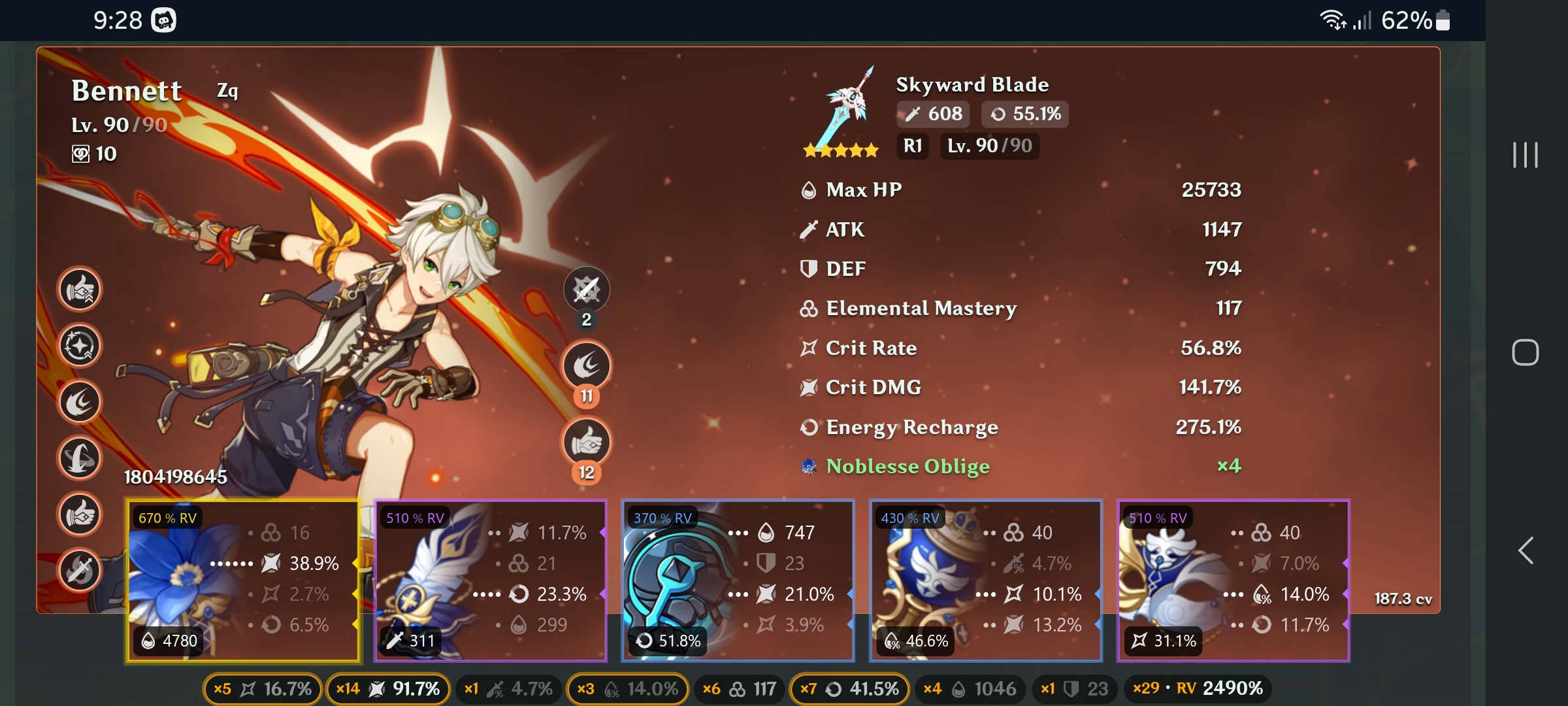Screen dimensions: 1568x706
Task: Toggle the ×14 Crit DMG 91.7% summary chip
Action: (x=387, y=688)
